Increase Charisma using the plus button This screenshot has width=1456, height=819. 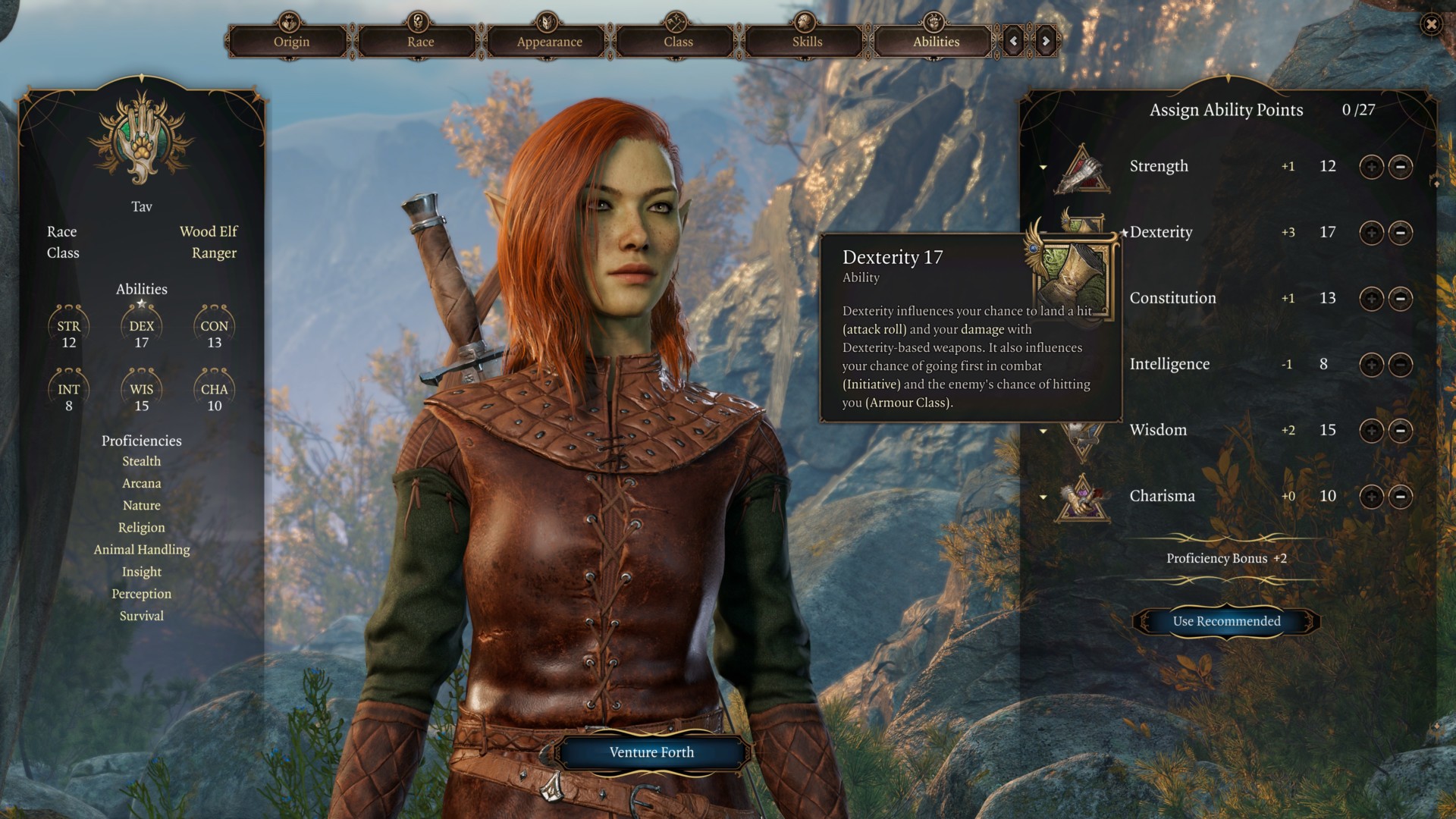pos(1371,497)
